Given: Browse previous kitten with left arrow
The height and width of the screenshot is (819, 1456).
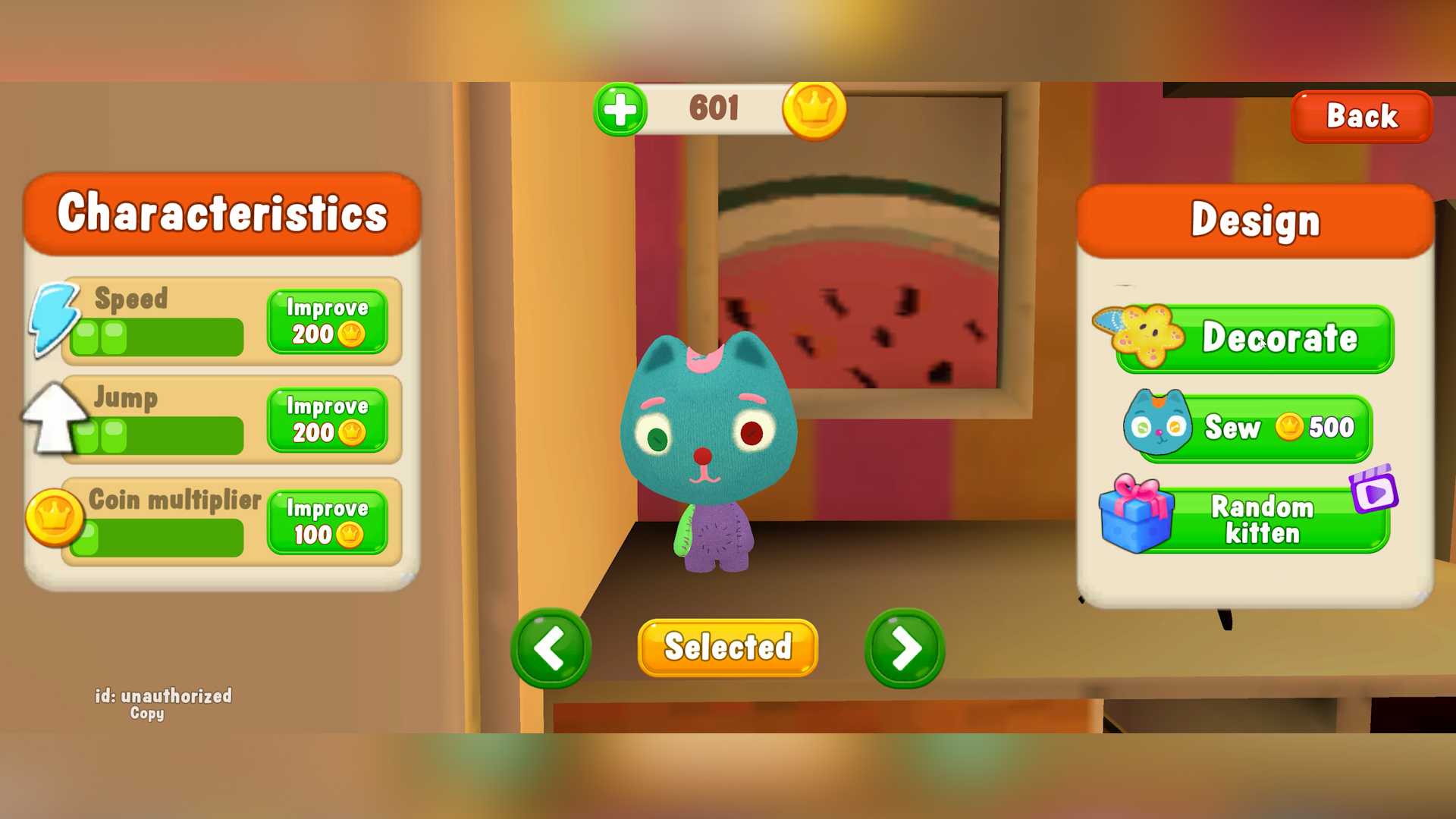Looking at the screenshot, I should 551,648.
